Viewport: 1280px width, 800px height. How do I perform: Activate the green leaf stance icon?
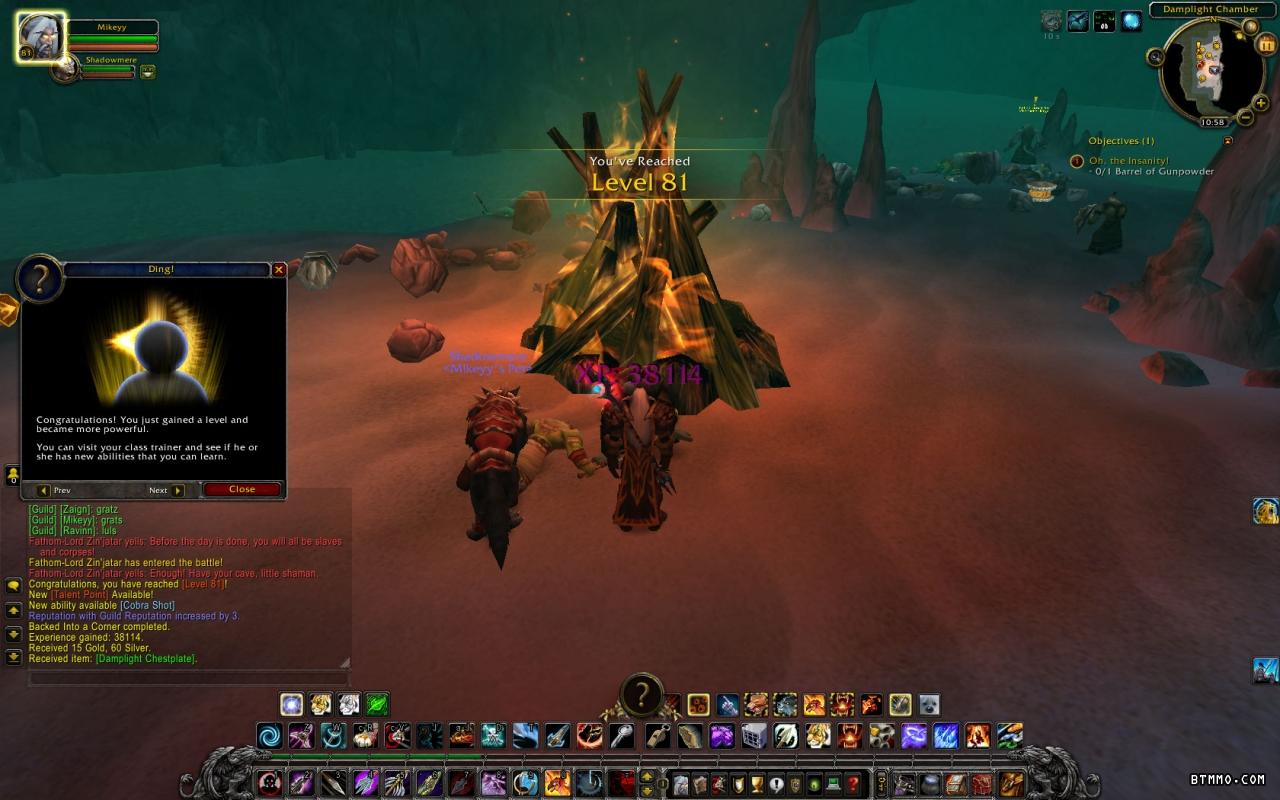377,704
